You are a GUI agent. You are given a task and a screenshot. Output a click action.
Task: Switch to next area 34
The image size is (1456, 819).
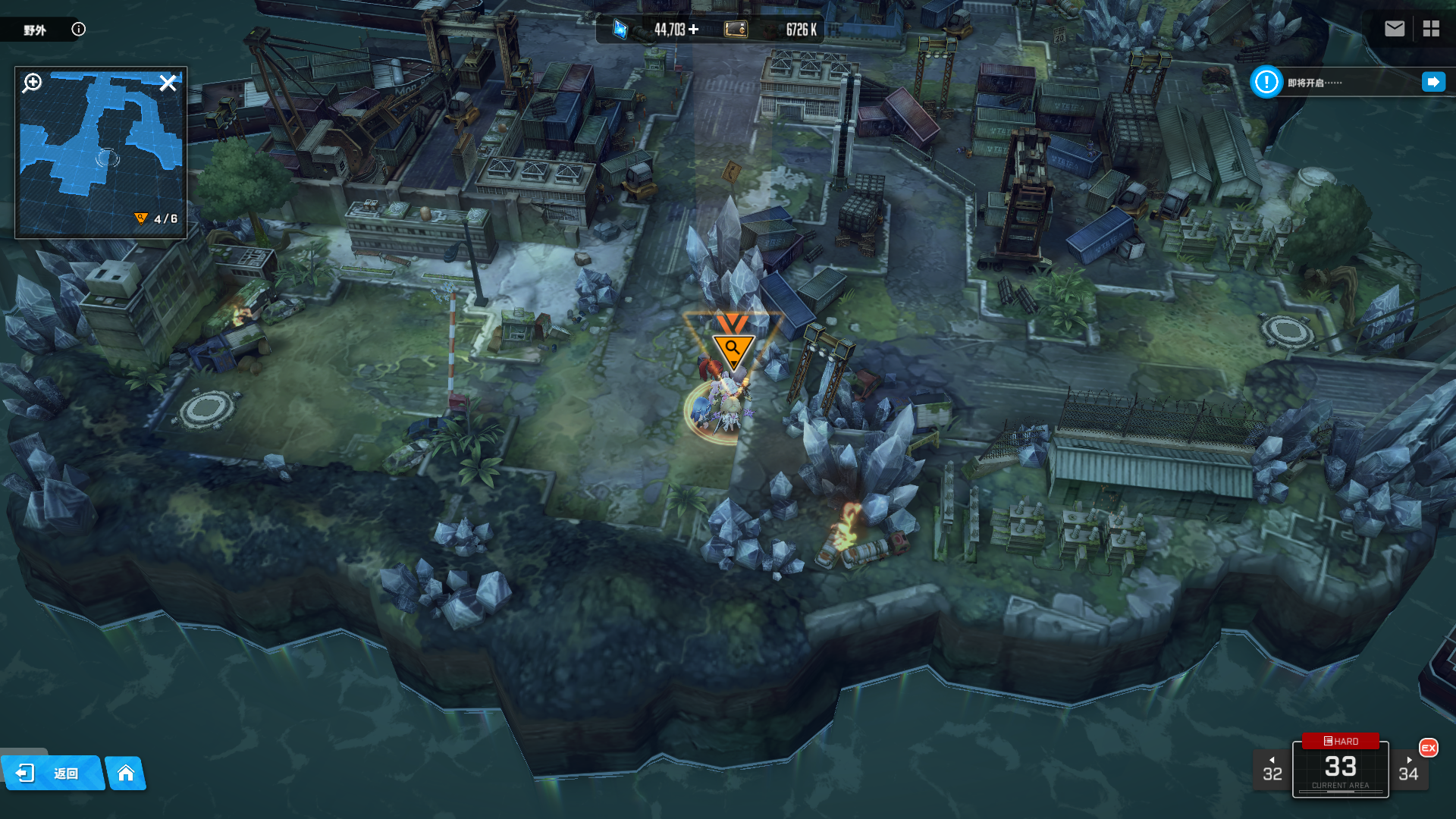coord(1408,770)
